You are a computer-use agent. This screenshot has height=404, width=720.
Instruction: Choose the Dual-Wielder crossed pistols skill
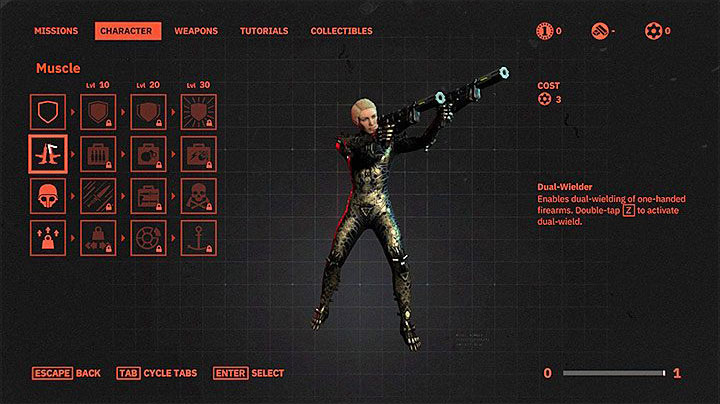point(48,154)
